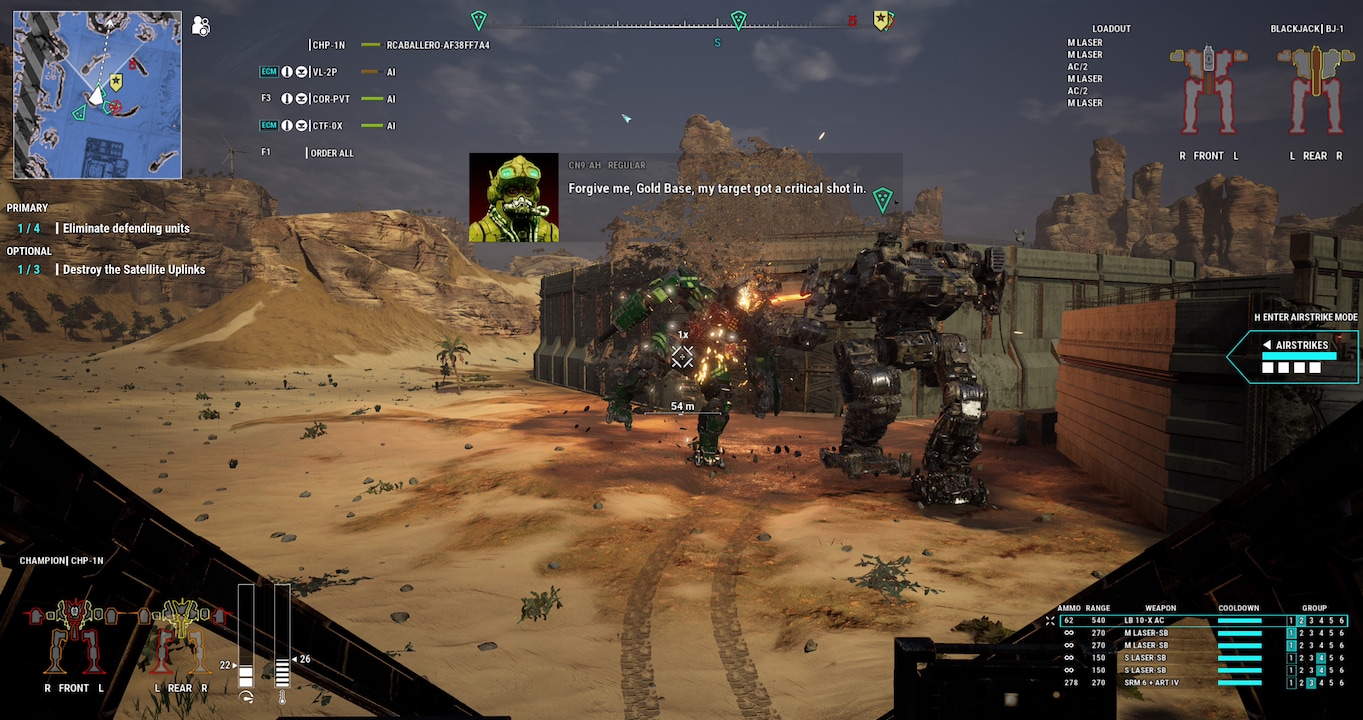Click the mech stance icon beside CTF-0X

tap(301, 125)
